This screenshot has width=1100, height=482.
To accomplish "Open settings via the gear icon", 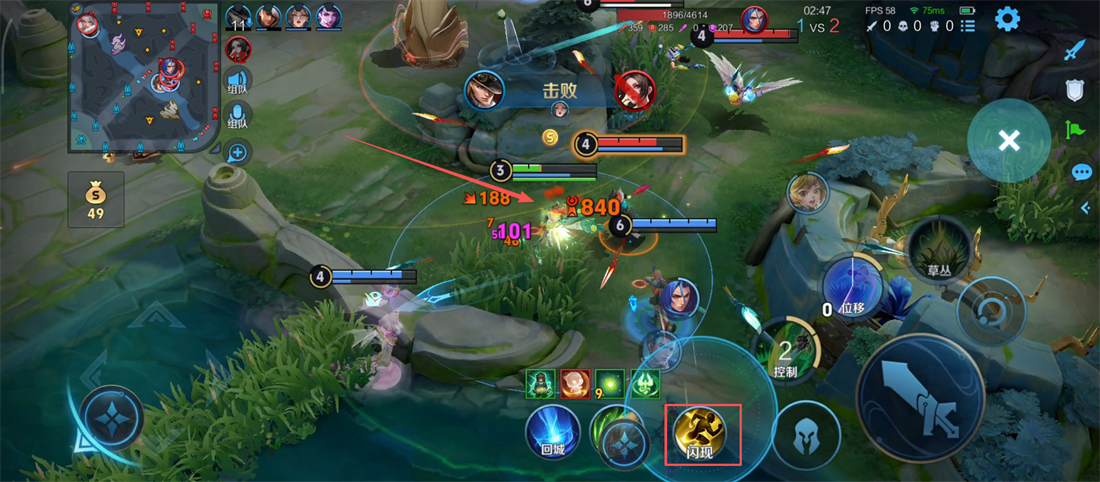I will coord(1006,19).
